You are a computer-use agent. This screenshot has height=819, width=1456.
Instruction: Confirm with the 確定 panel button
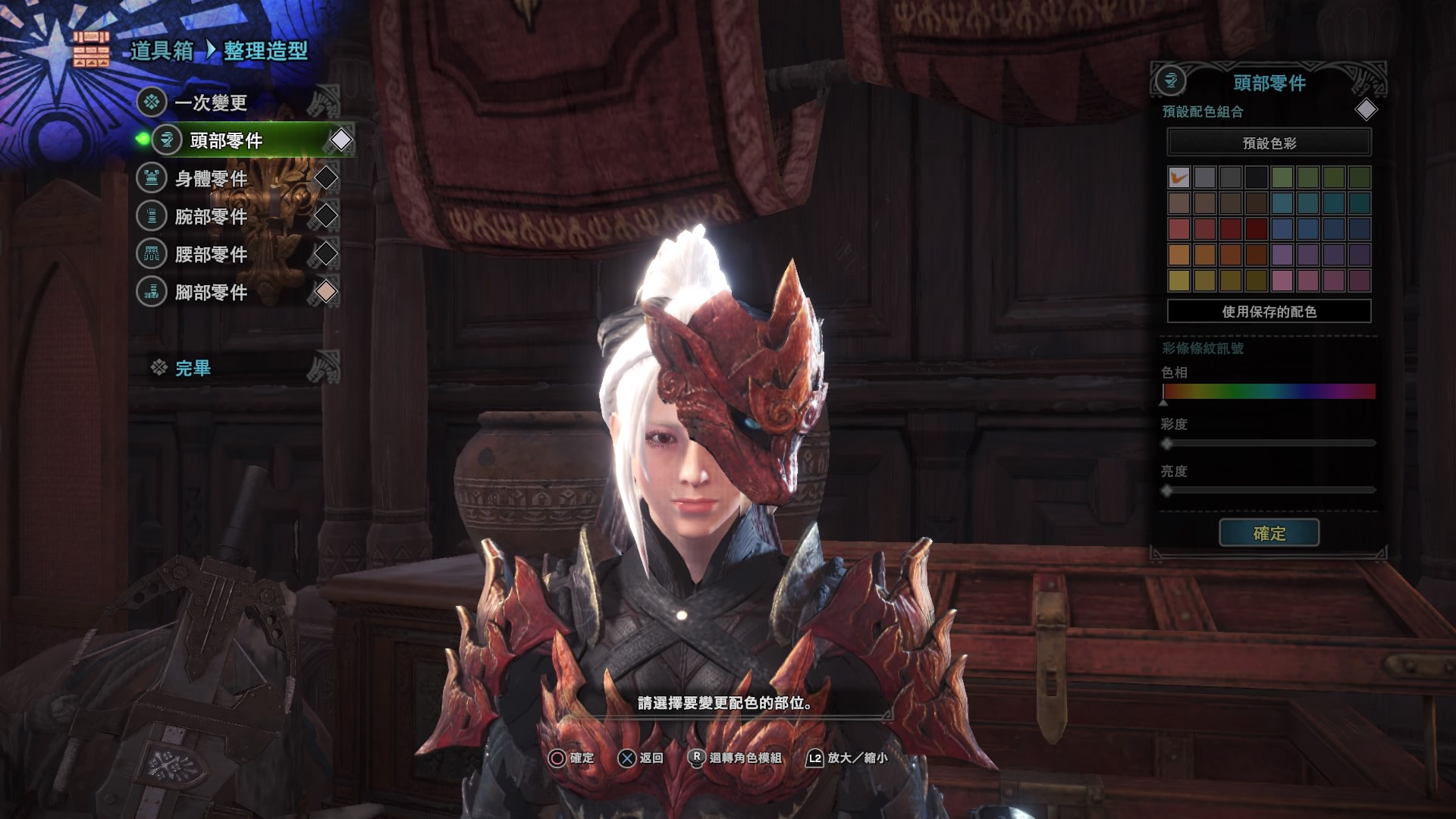[1269, 533]
